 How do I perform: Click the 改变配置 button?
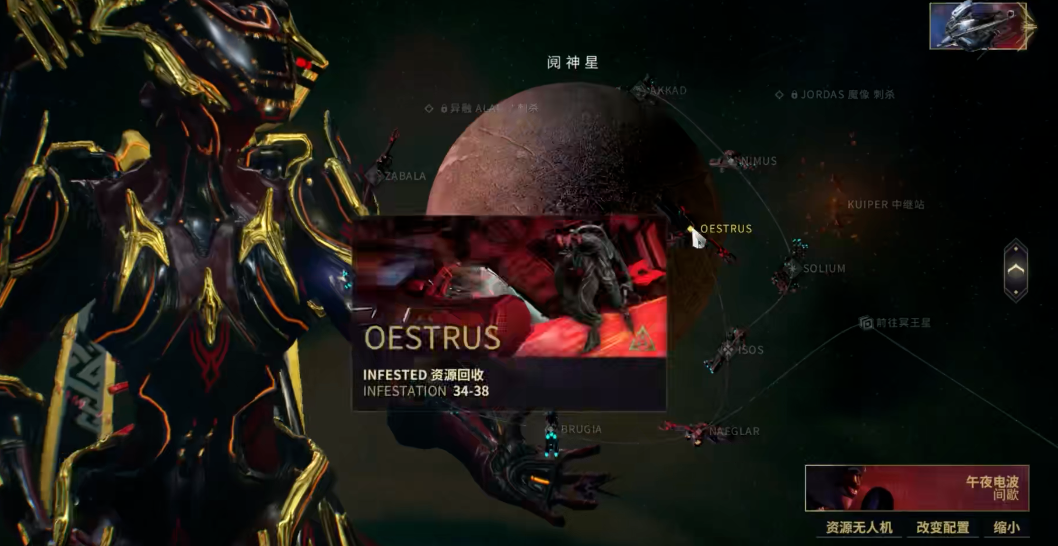tap(942, 527)
